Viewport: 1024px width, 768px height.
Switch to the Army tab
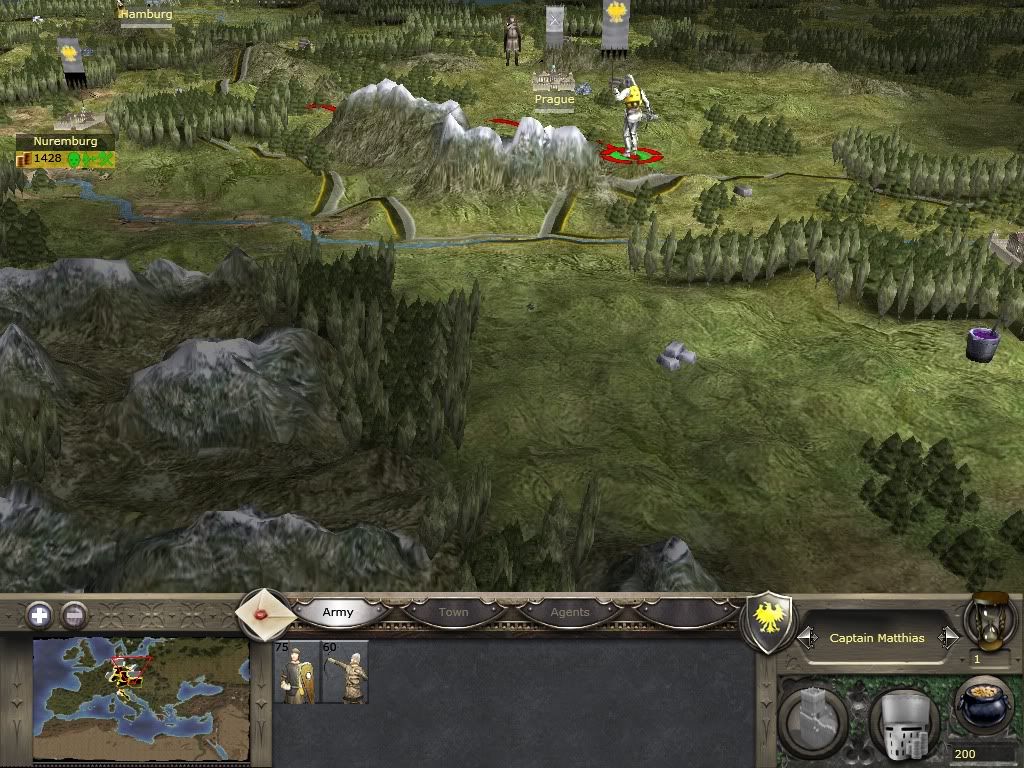pos(338,612)
